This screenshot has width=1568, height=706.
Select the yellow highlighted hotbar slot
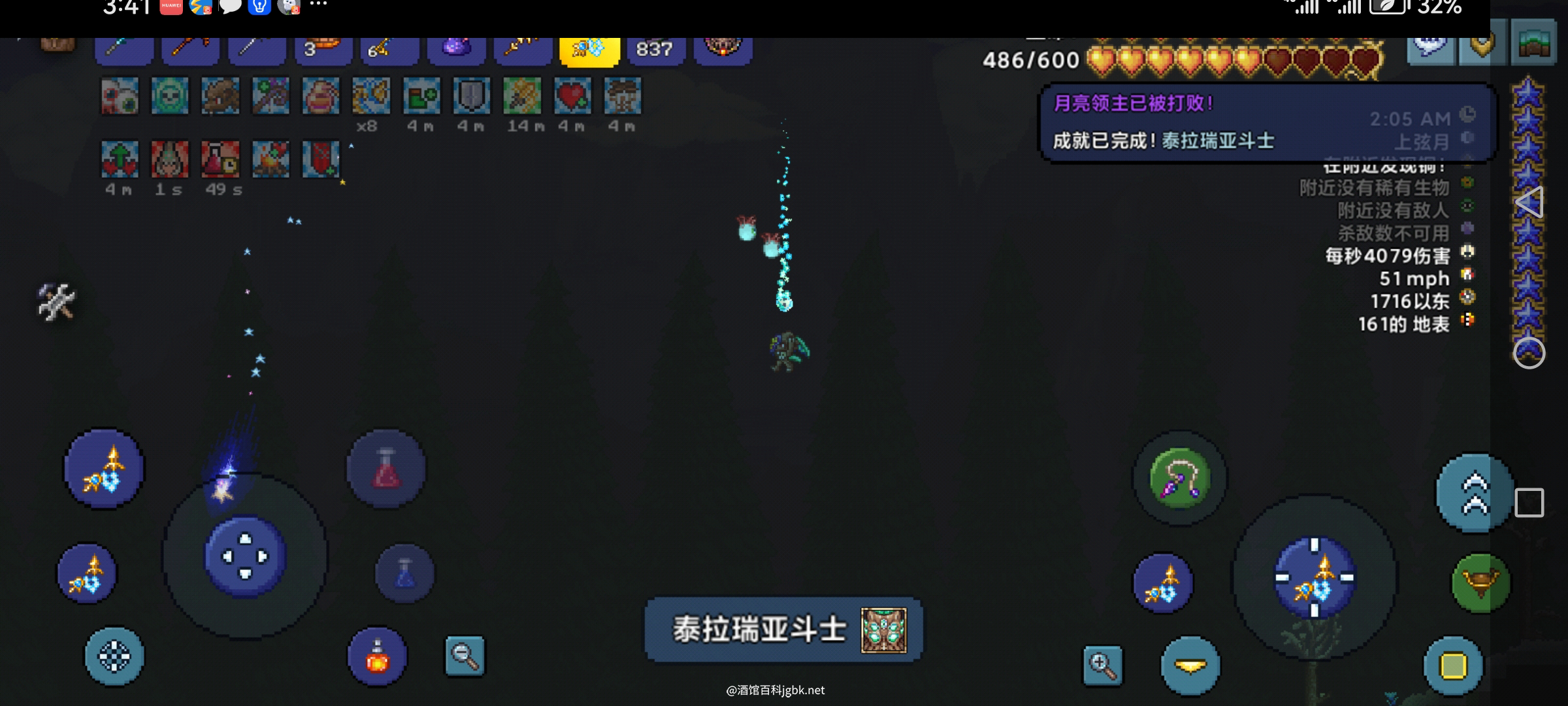coord(589,50)
